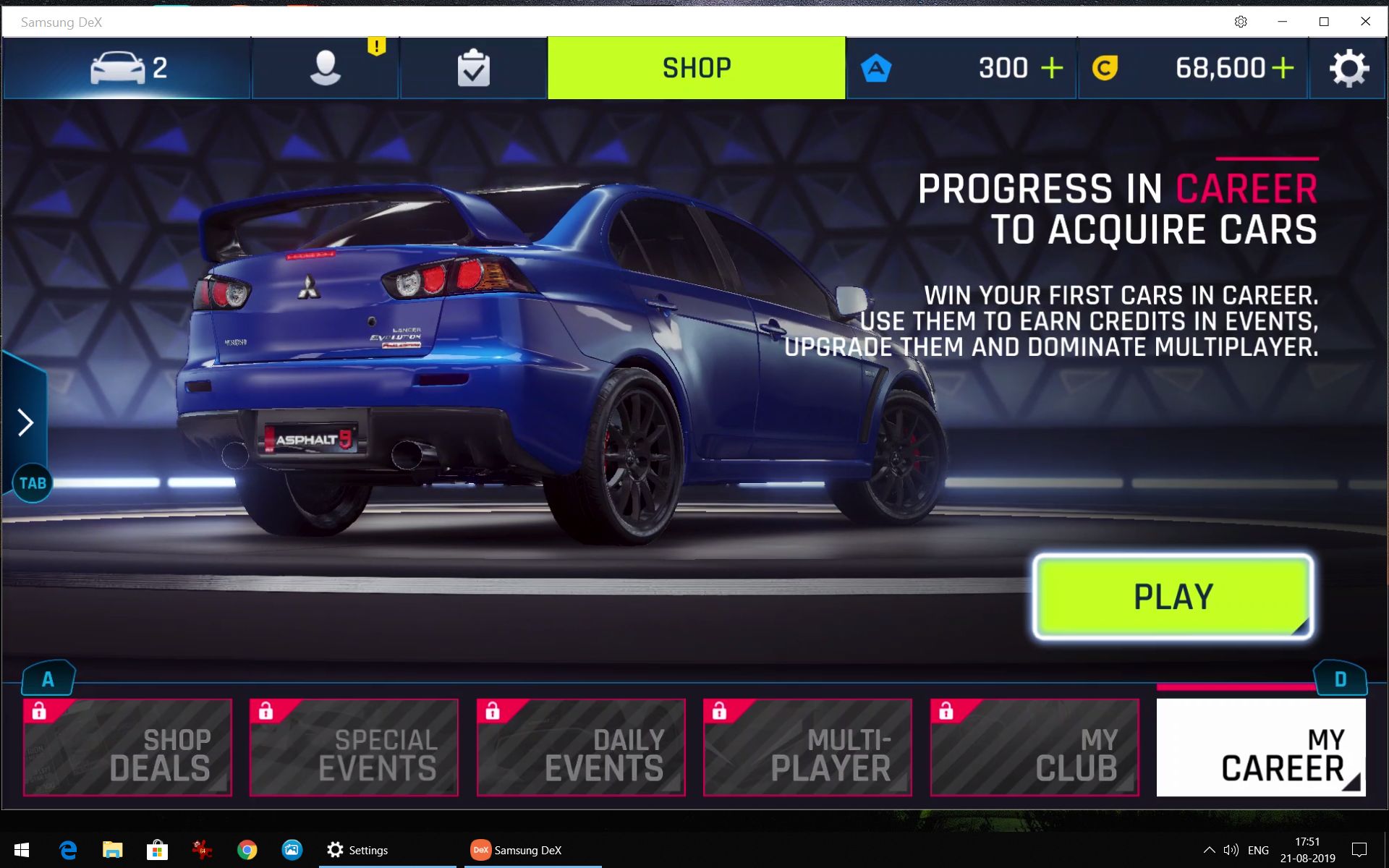This screenshot has width=1389, height=868.
Task: Expand the left side arrow panel
Action: click(x=25, y=422)
